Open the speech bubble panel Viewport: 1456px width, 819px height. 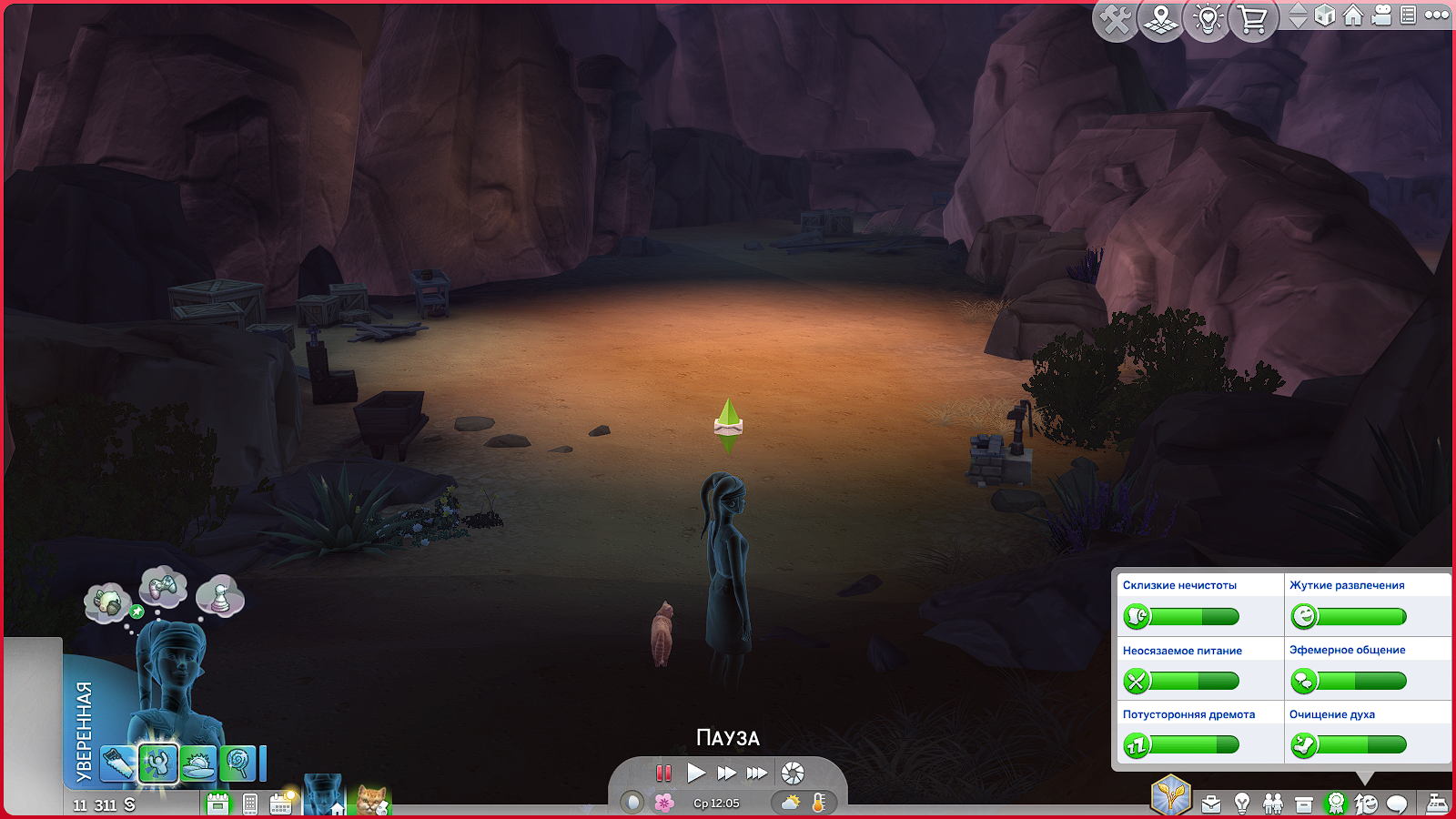[1397, 804]
